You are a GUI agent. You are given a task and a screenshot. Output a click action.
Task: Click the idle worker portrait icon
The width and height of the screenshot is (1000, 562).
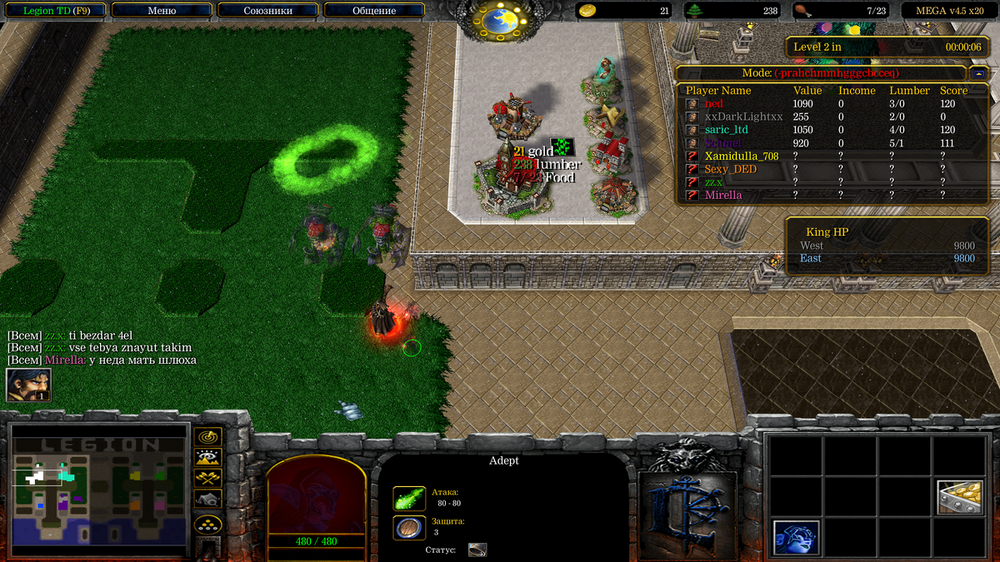28,385
